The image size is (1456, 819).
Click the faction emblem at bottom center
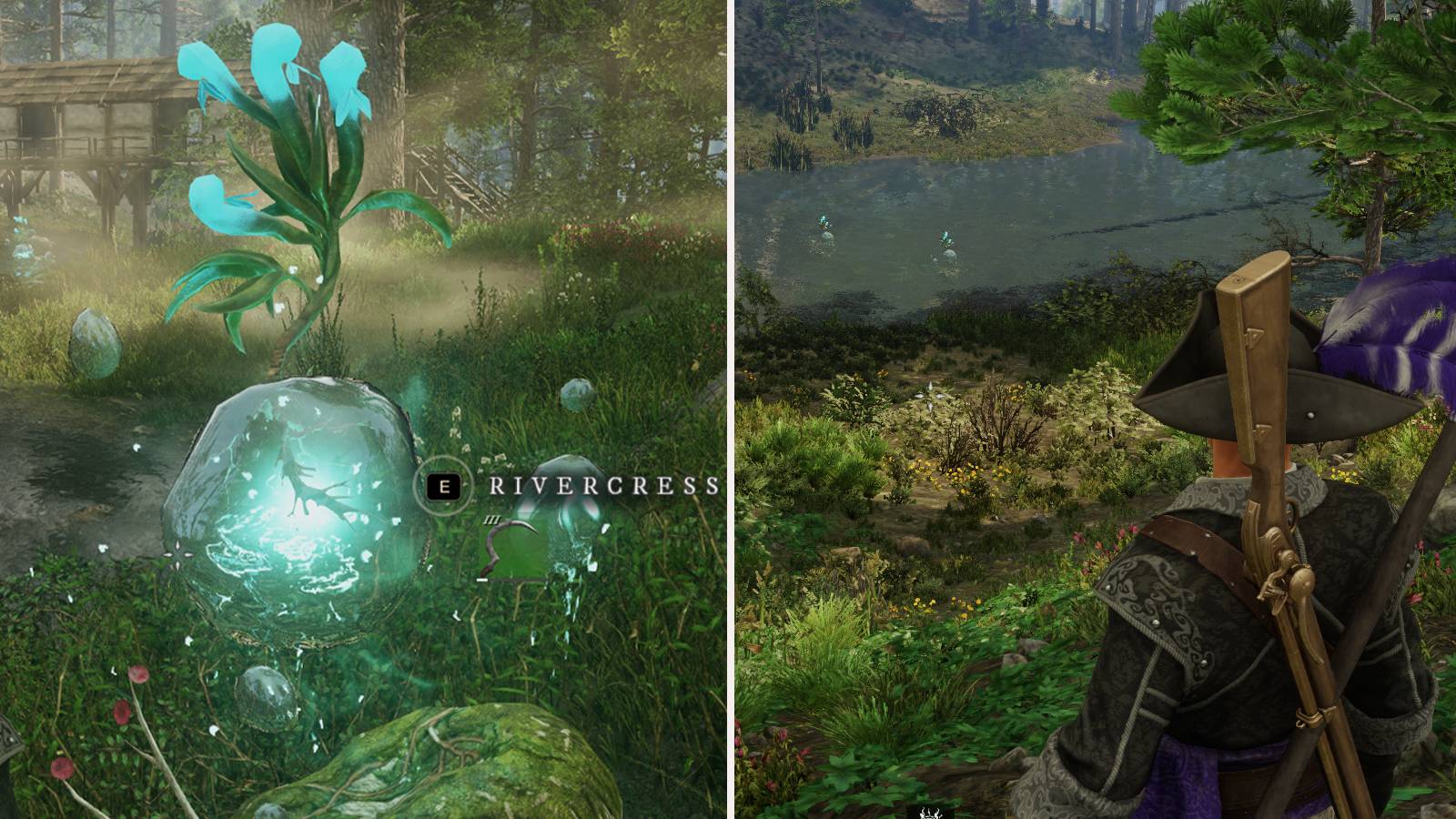(930, 814)
